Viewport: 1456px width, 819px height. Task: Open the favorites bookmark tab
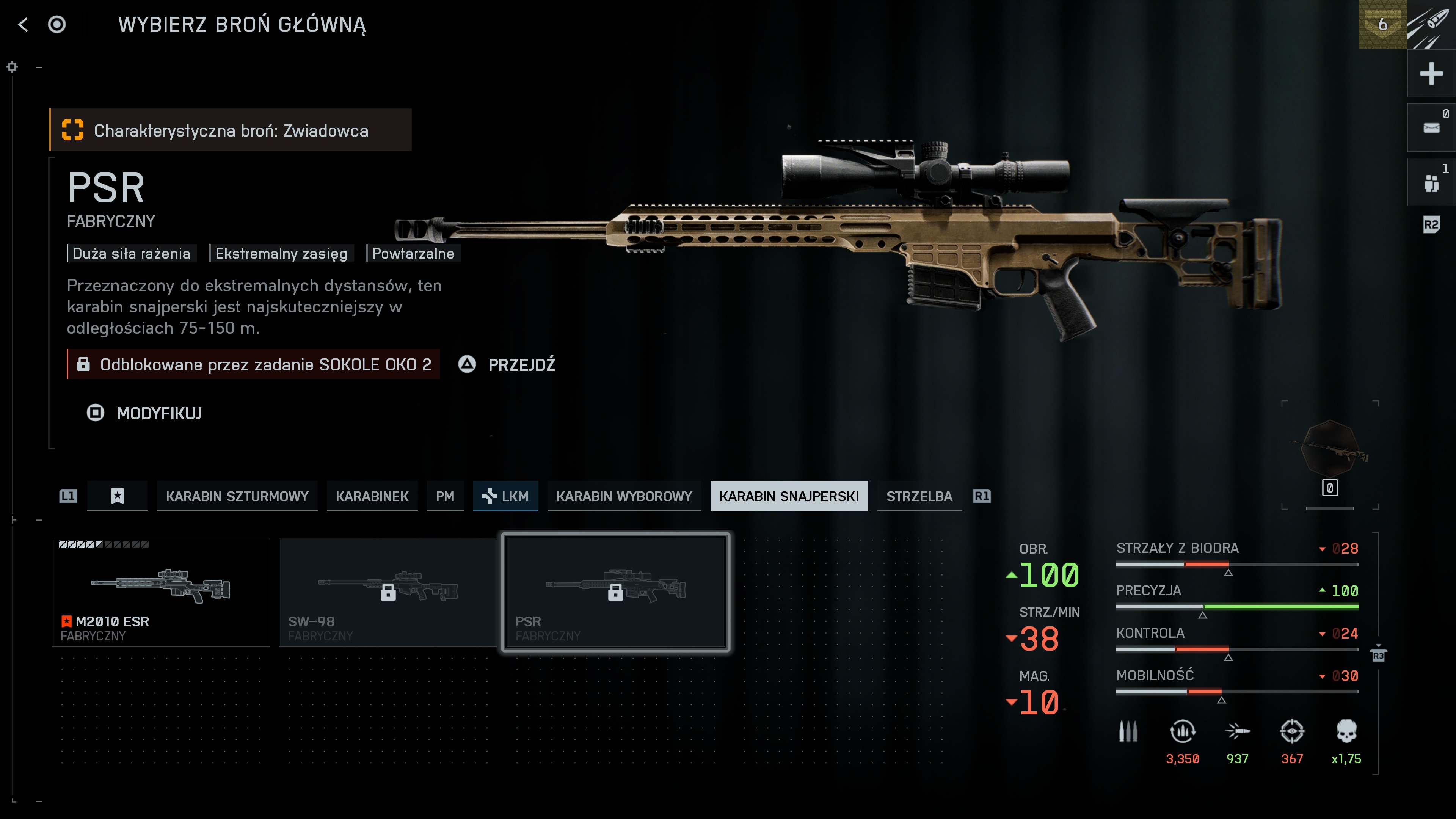pos(117,496)
